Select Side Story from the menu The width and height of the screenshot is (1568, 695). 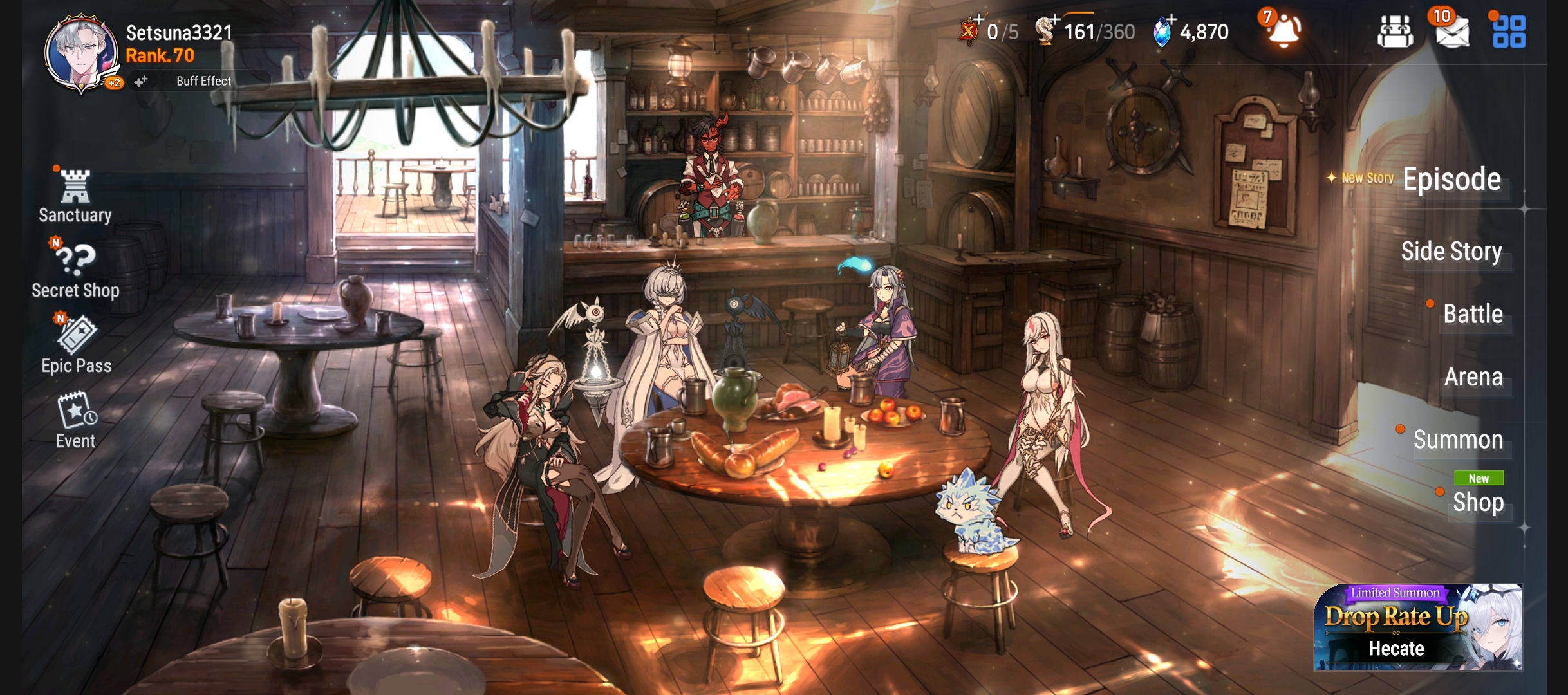(1451, 251)
